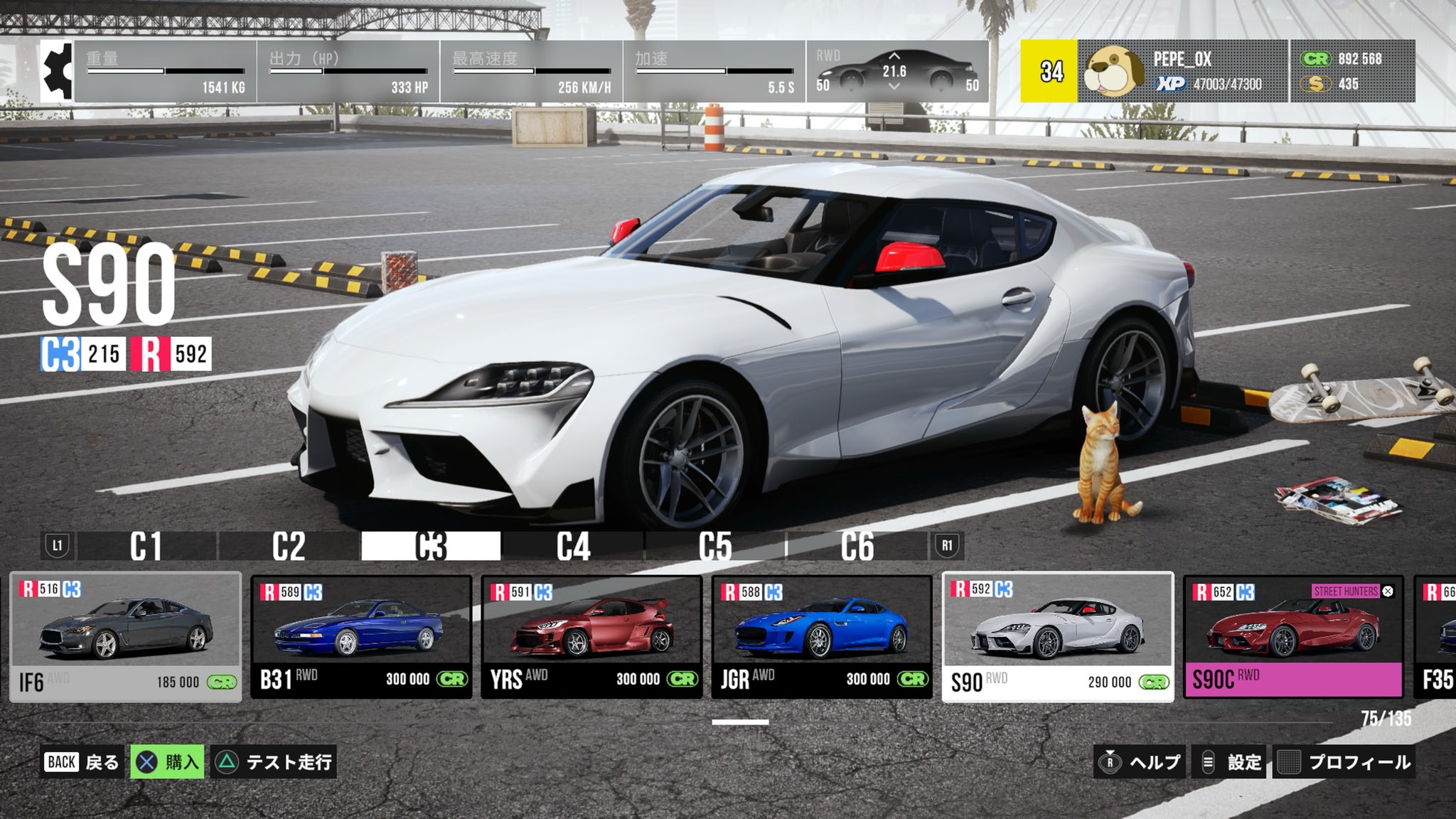Viewport: 1456px width, 819px height.
Task: Show the C5 class cars
Action: click(x=715, y=546)
